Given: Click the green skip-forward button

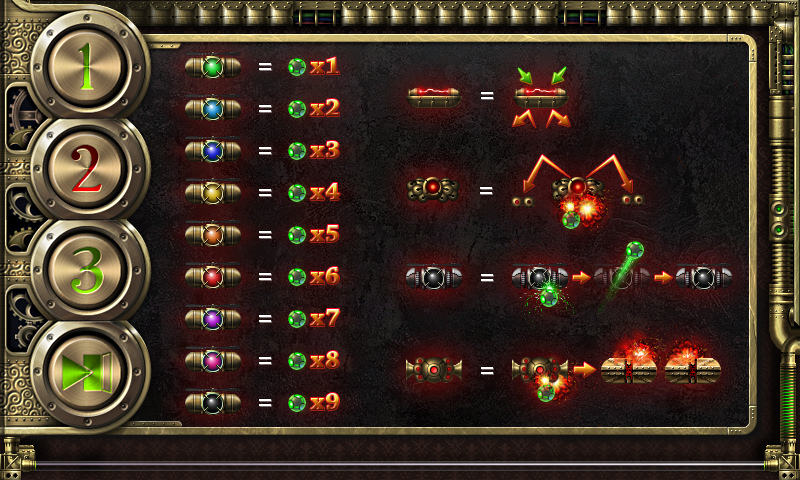Looking at the screenshot, I should point(88,373).
